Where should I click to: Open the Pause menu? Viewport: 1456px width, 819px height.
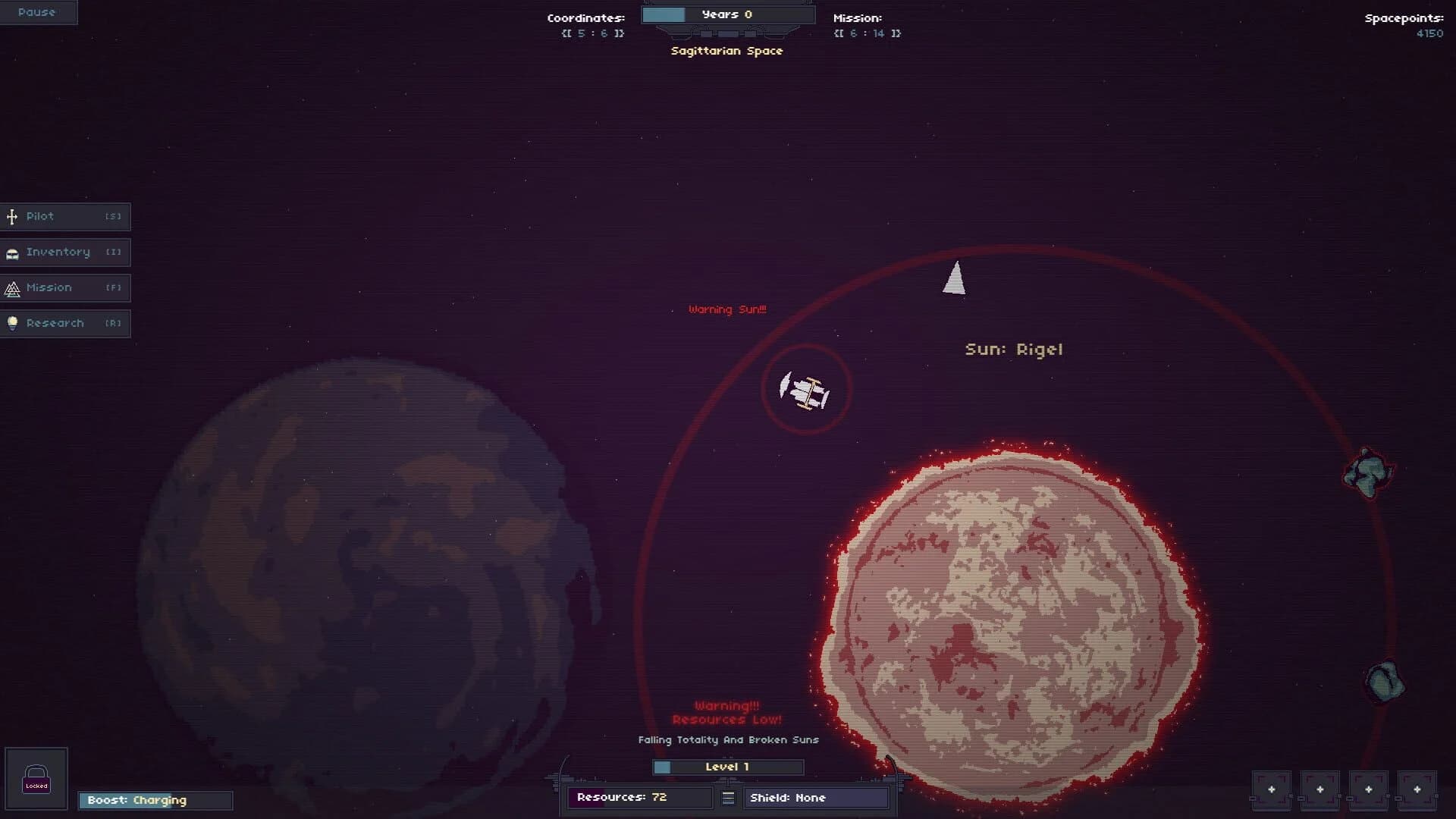coord(38,11)
